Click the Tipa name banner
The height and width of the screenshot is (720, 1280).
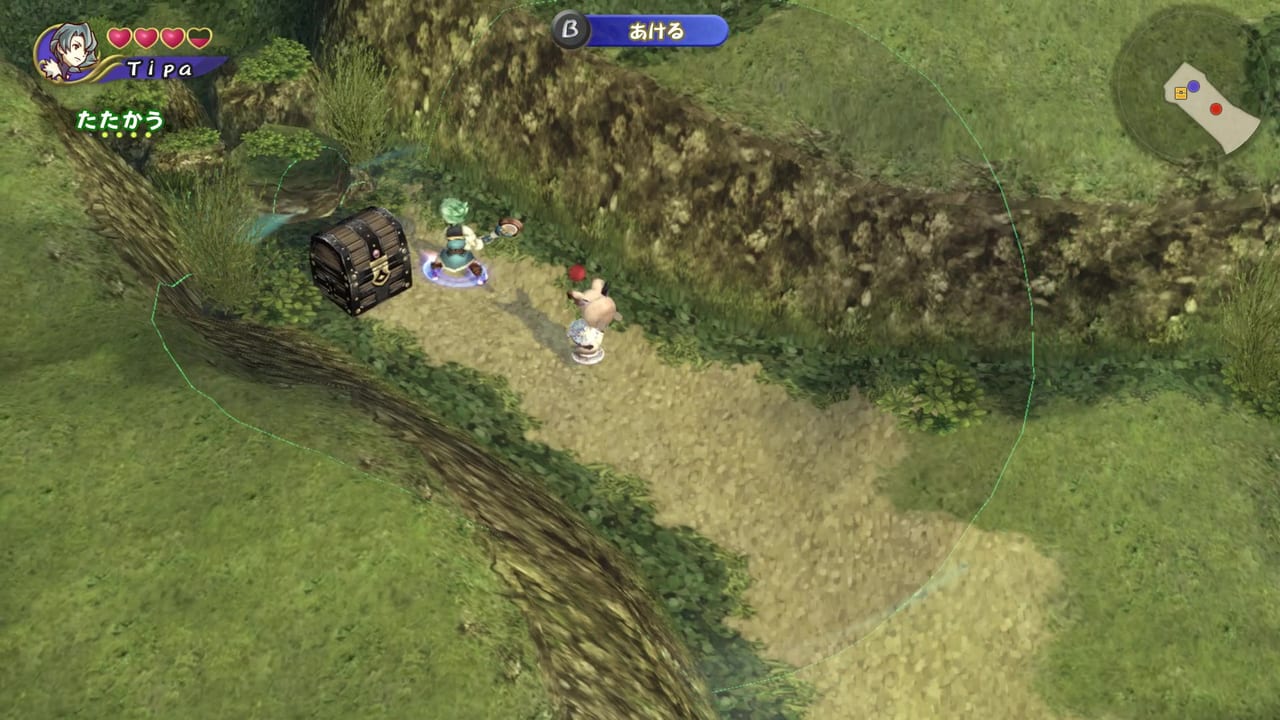[x=160, y=68]
